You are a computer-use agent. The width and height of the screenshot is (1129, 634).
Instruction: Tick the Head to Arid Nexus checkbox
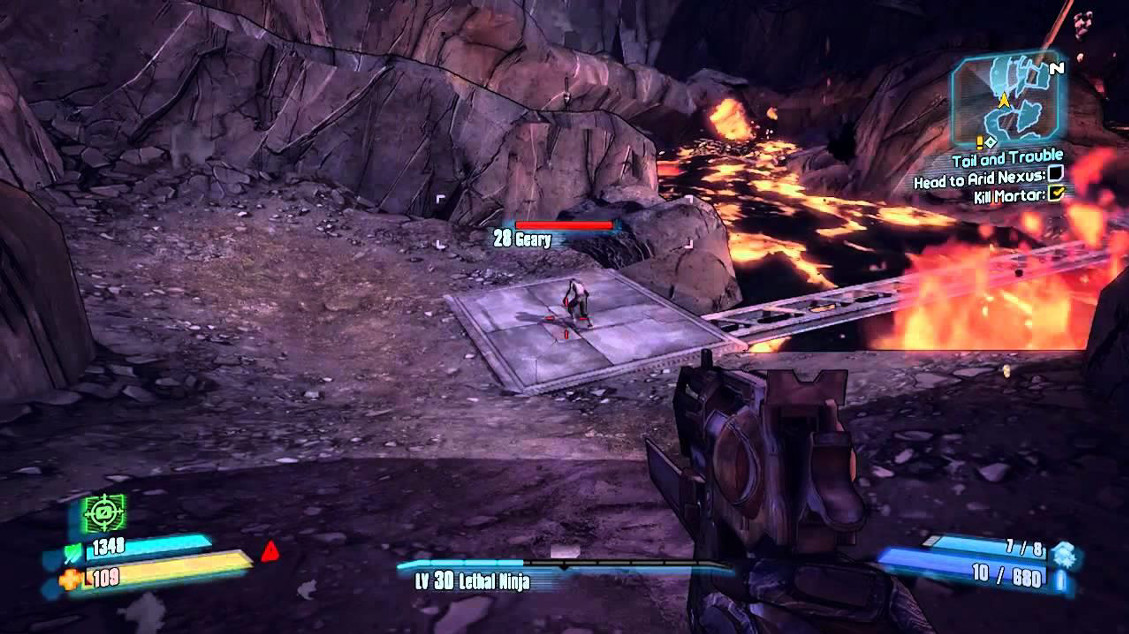[1056, 174]
